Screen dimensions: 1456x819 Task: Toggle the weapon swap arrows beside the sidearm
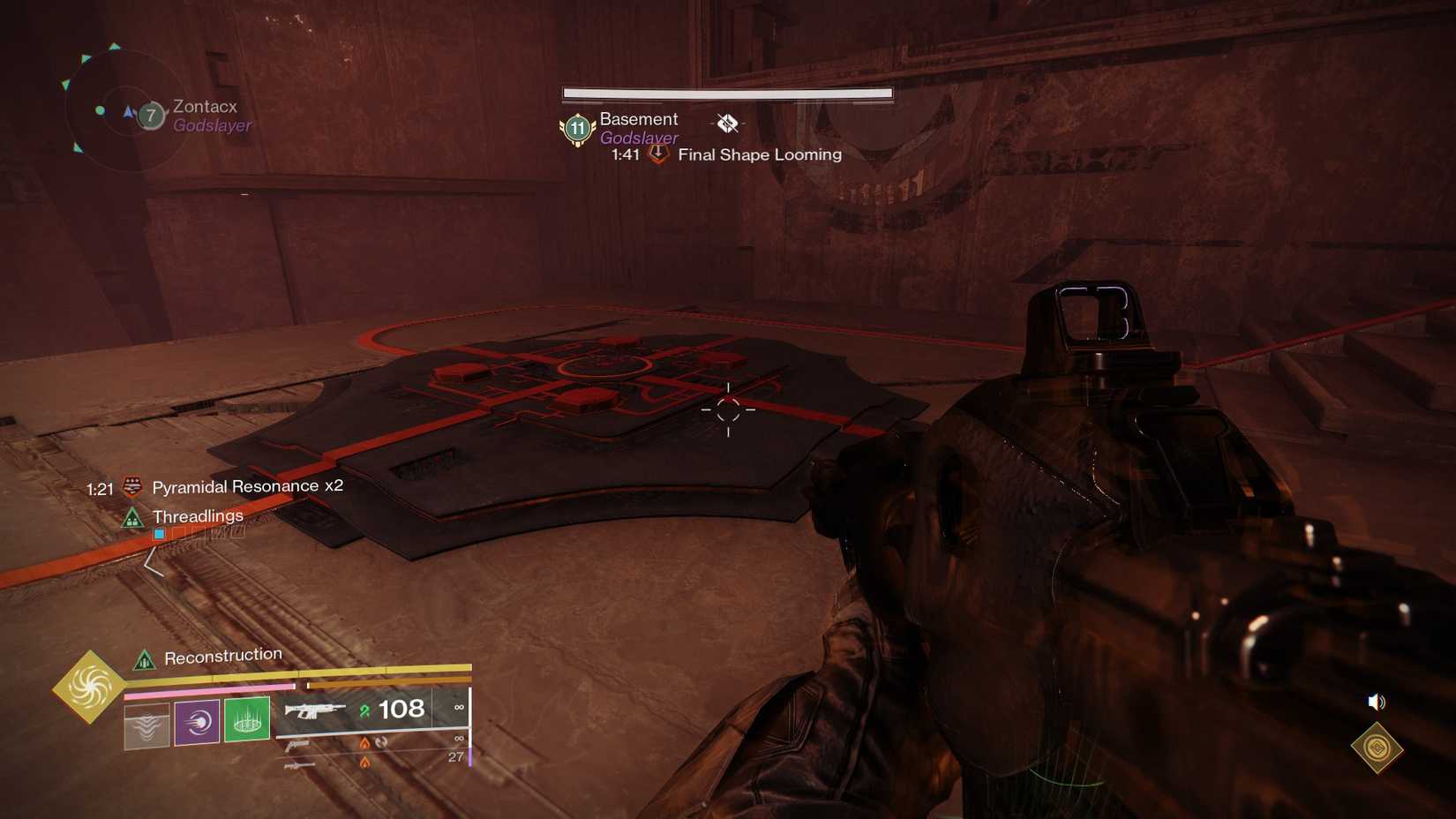(x=380, y=743)
